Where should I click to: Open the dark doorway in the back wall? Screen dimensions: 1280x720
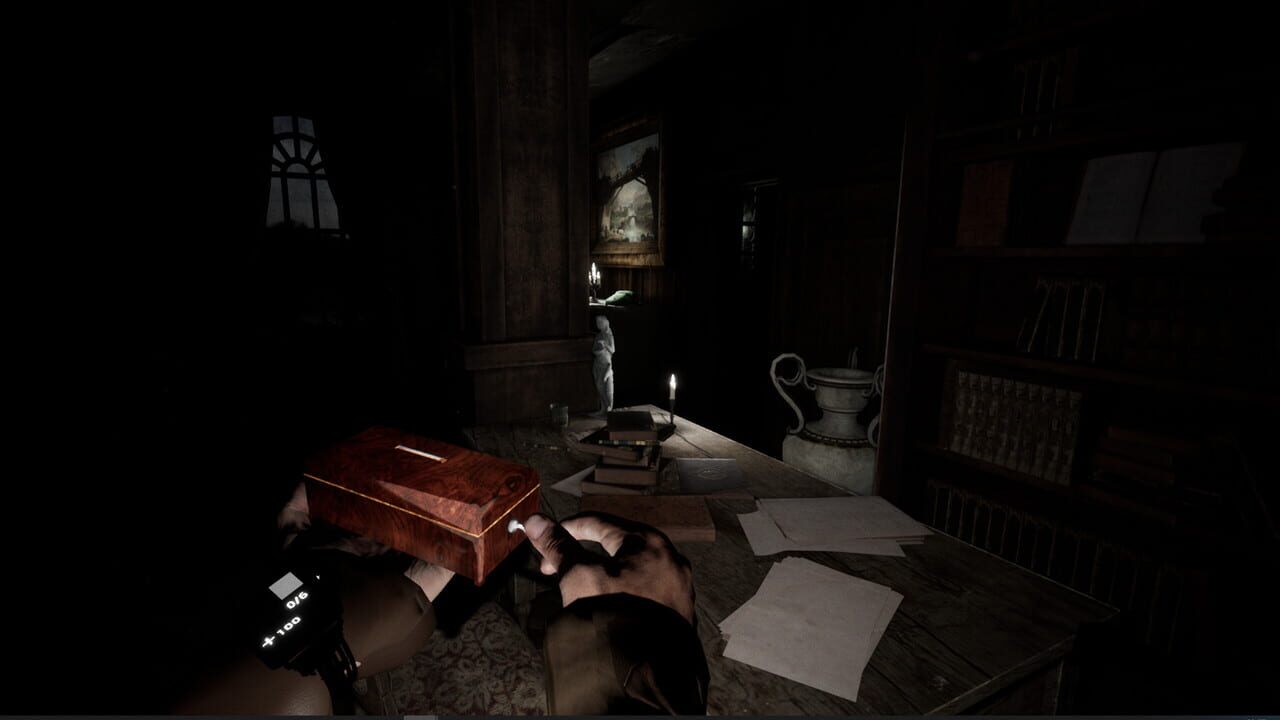[752, 230]
